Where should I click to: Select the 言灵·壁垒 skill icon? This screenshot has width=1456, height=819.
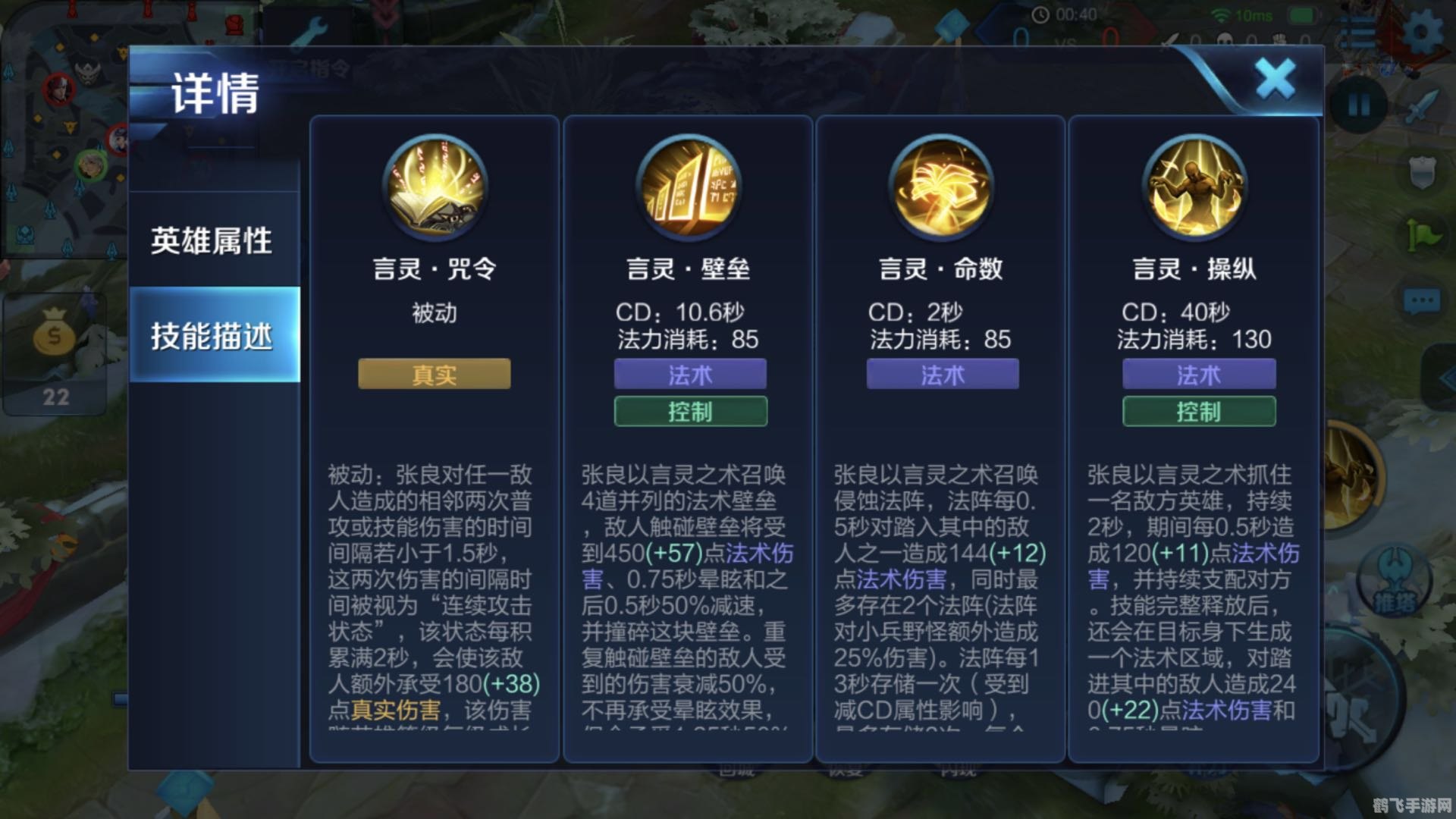(x=689, y=188)
